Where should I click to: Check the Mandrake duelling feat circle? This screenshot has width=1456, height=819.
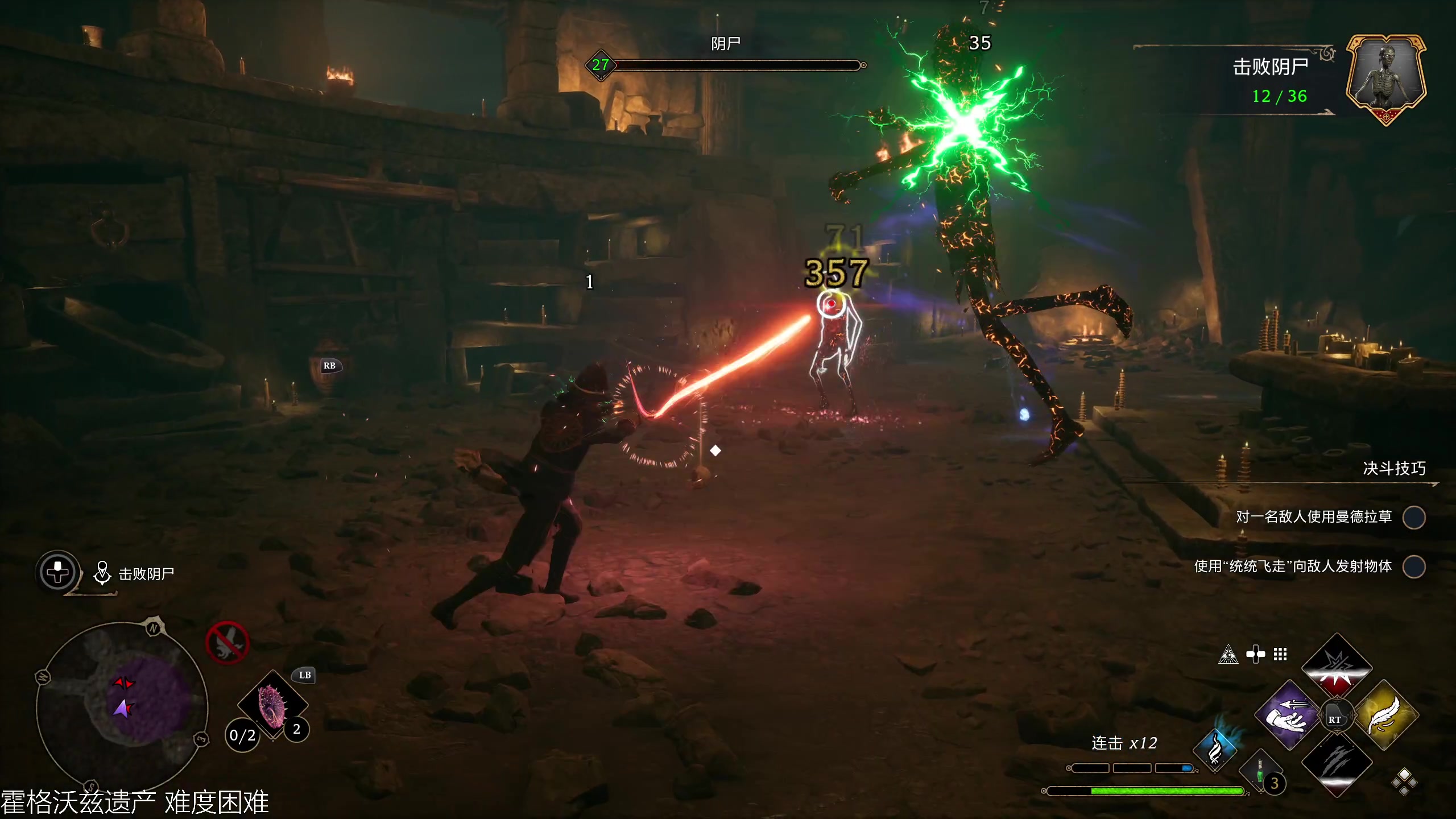(x=1414, y=518)
